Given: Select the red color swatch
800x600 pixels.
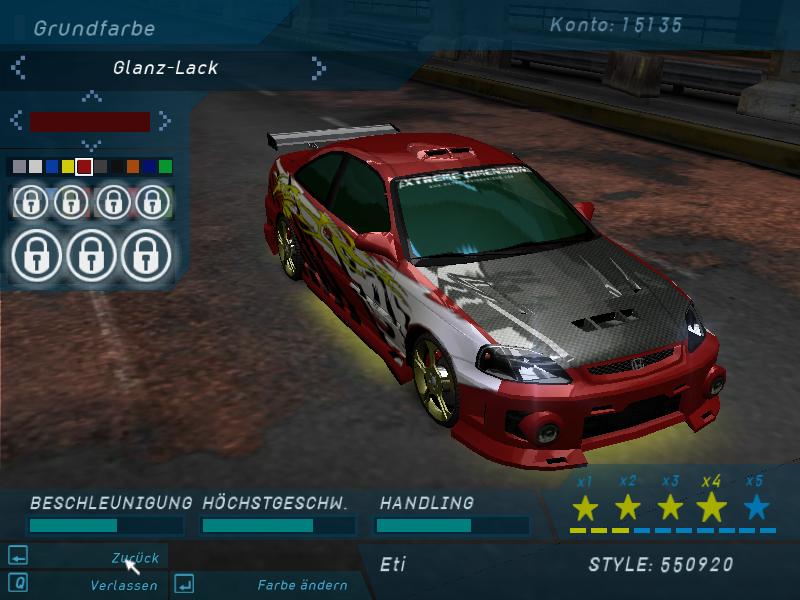Looking at the screenshot, I should (x=84, y=166).
